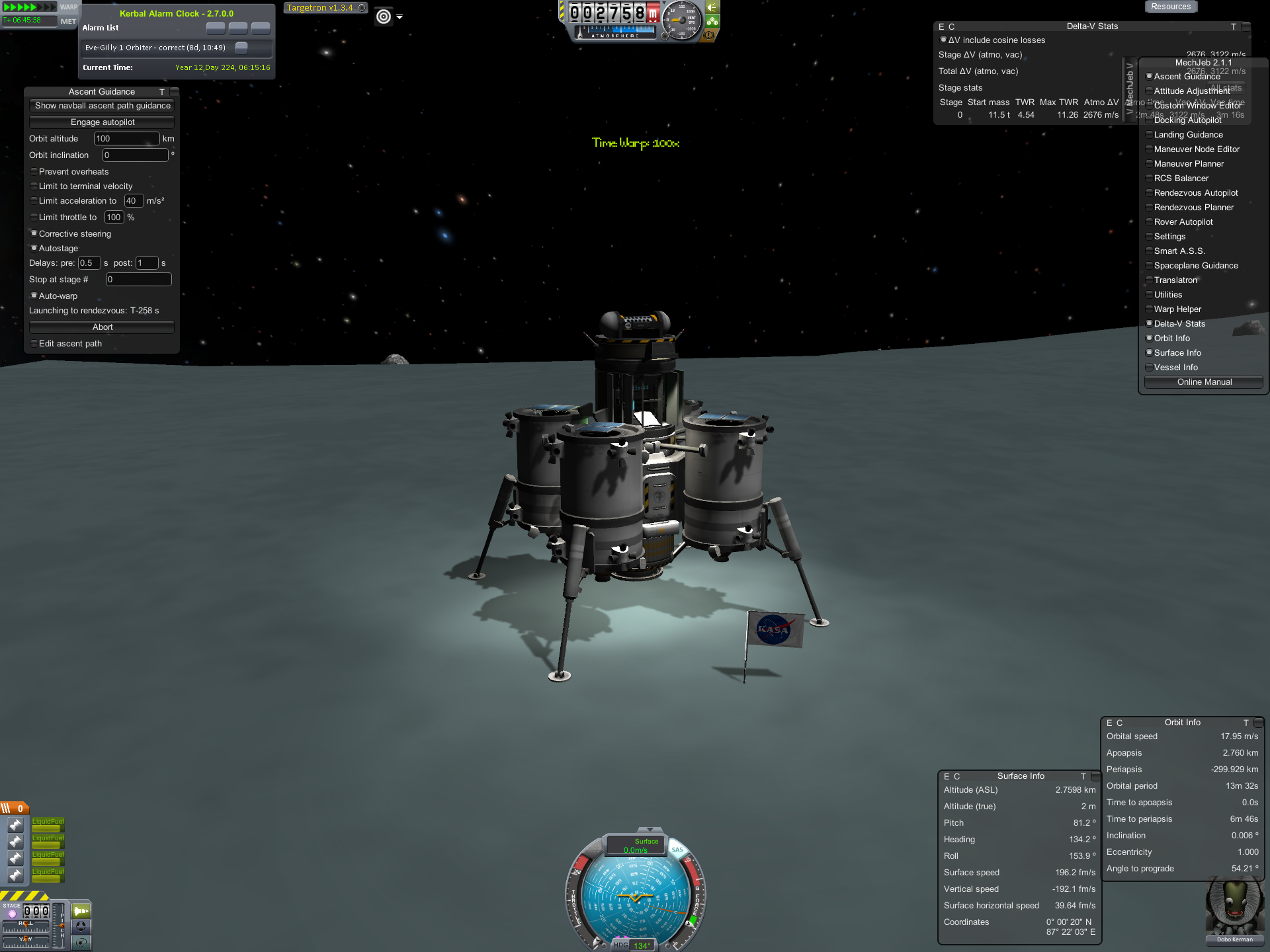Screen dimensions: 1270x952
Task: Toggle the Prevent overheats option
Action: (34, 172)
